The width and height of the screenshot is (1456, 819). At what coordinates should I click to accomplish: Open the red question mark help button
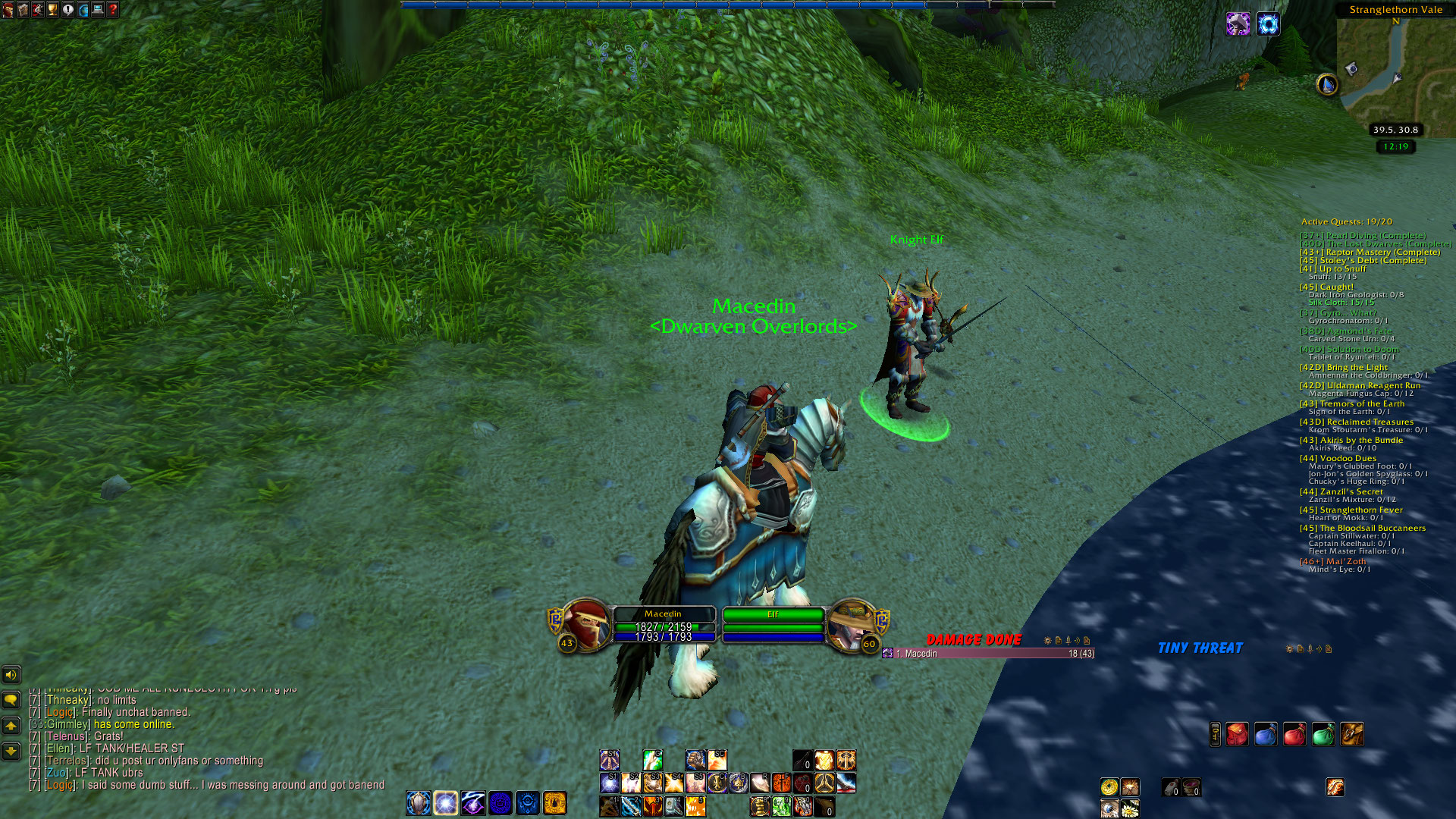(x=113, y=10)
